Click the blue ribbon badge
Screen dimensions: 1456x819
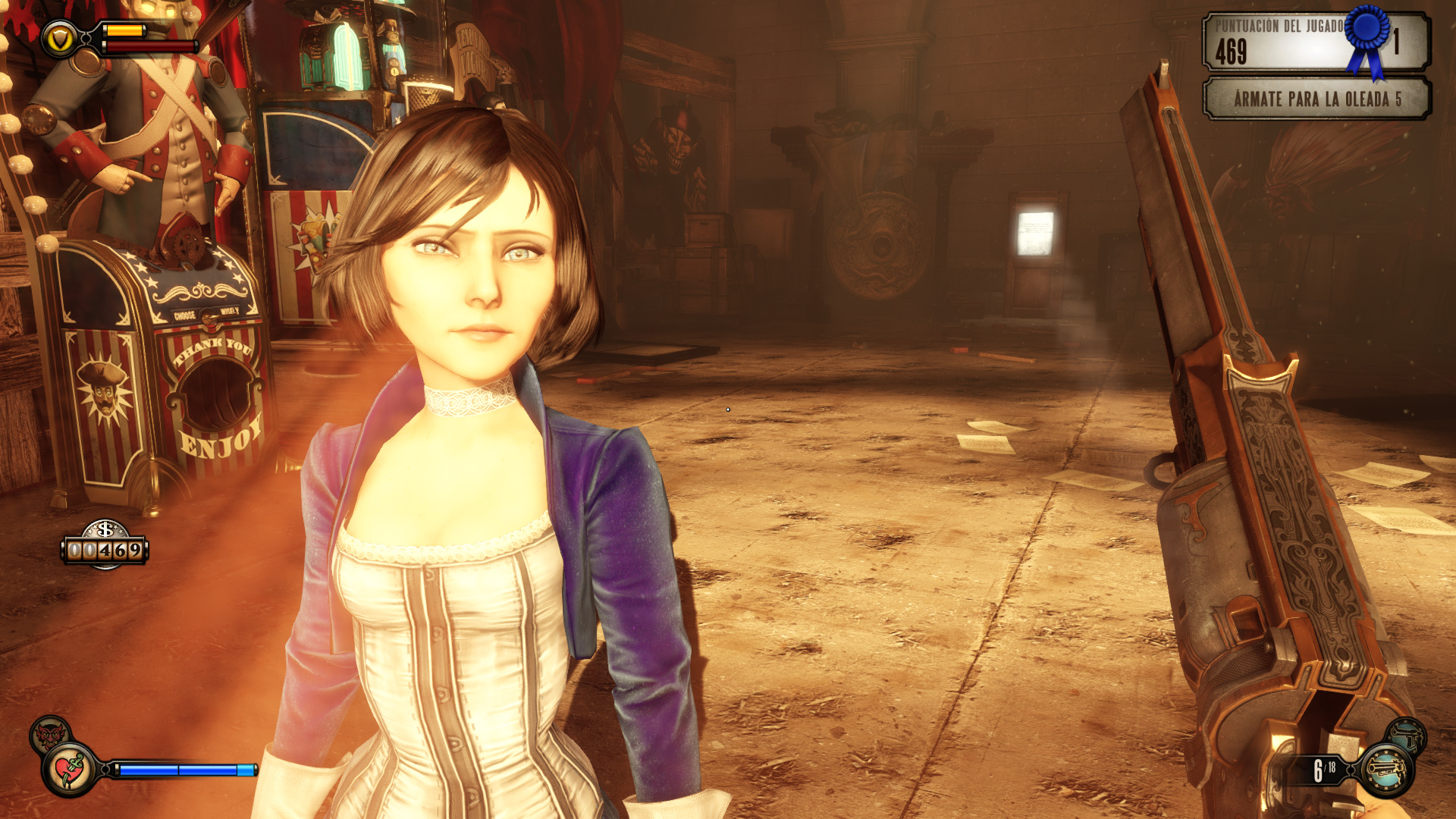click(1368, 38)
